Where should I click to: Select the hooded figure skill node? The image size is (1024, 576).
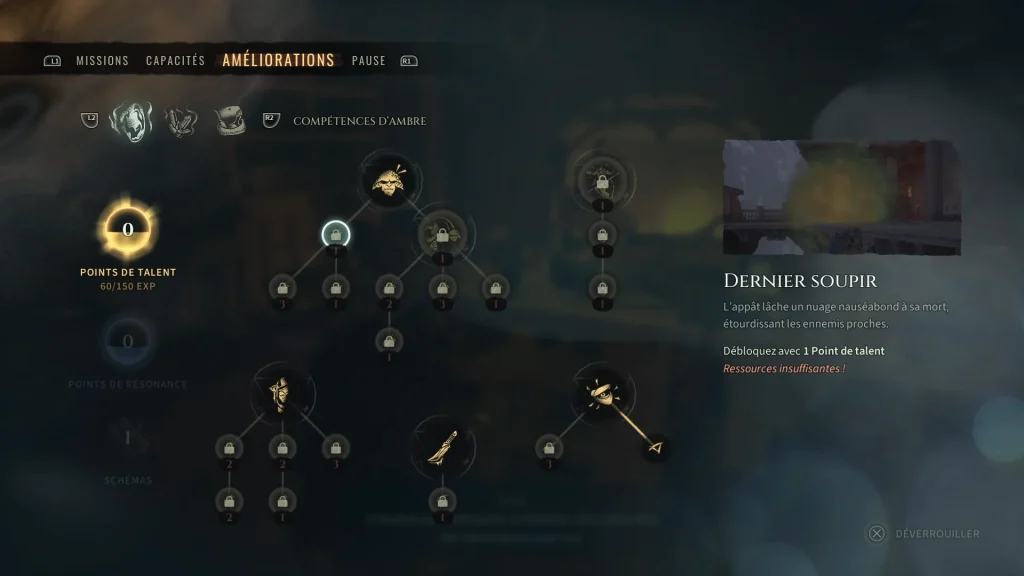pos(283,393)
